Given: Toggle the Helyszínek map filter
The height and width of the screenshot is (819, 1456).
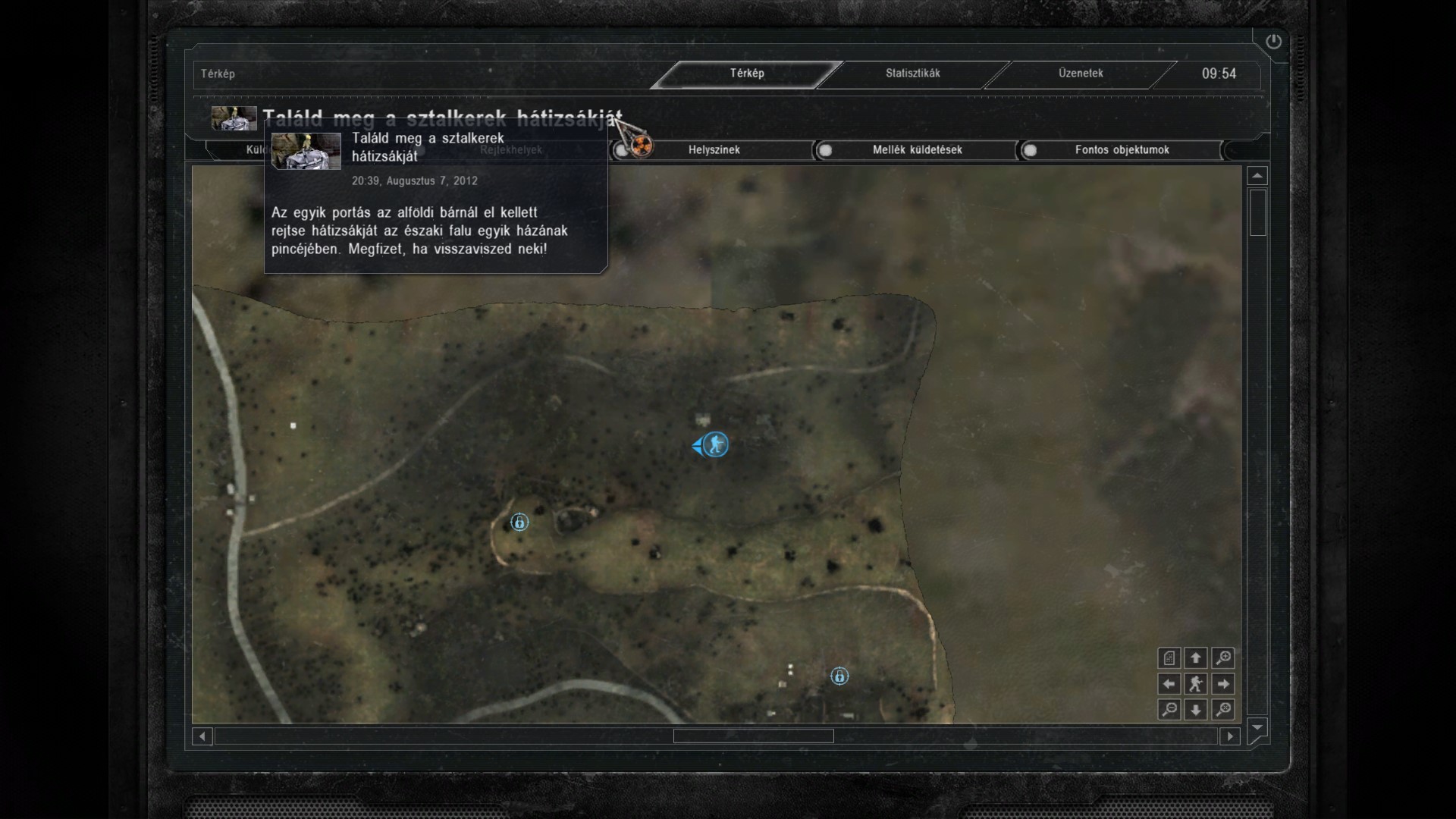Looking at the screenshot, I should [713, 150].
